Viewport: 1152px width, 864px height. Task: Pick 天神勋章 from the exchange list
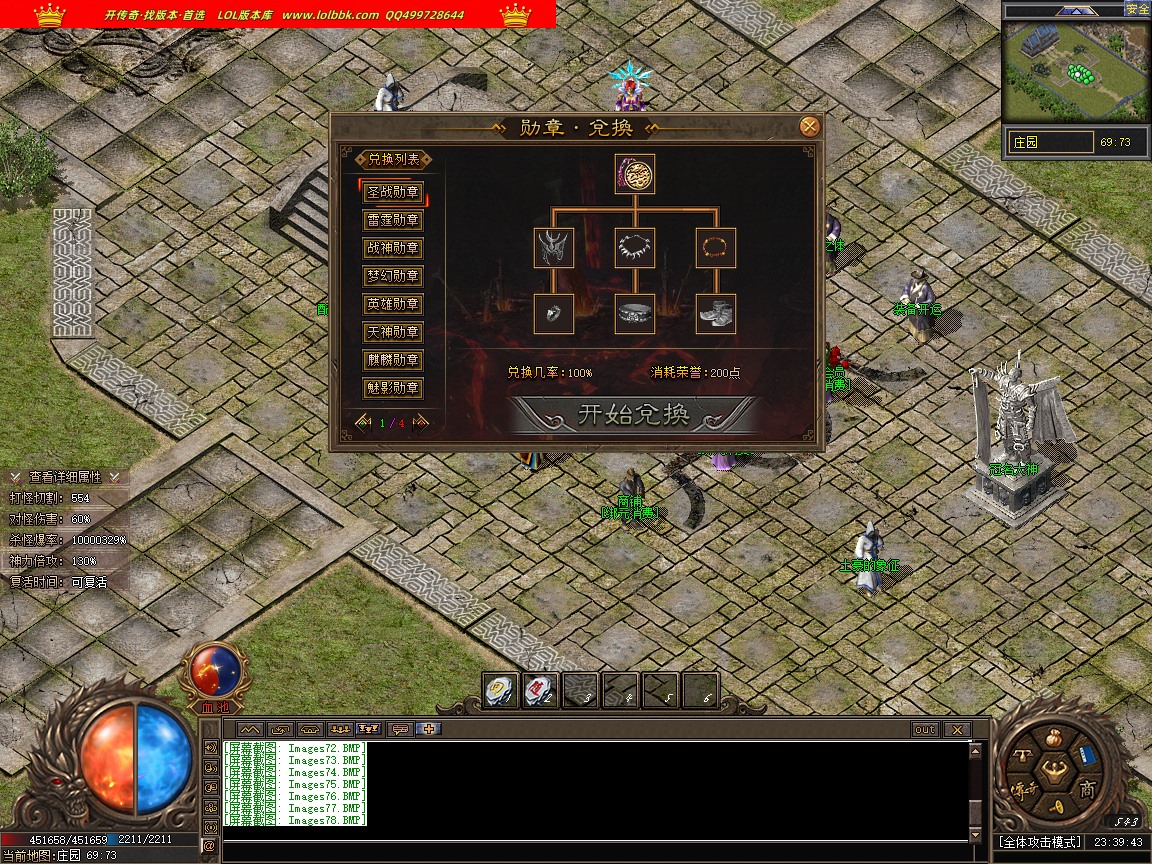coord(393,332)
